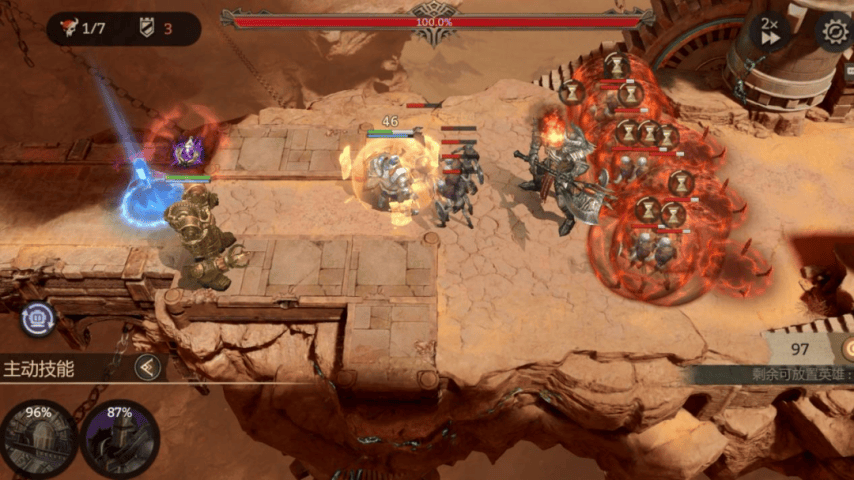Activate the 87% armored knight skill

coord(119,438)
